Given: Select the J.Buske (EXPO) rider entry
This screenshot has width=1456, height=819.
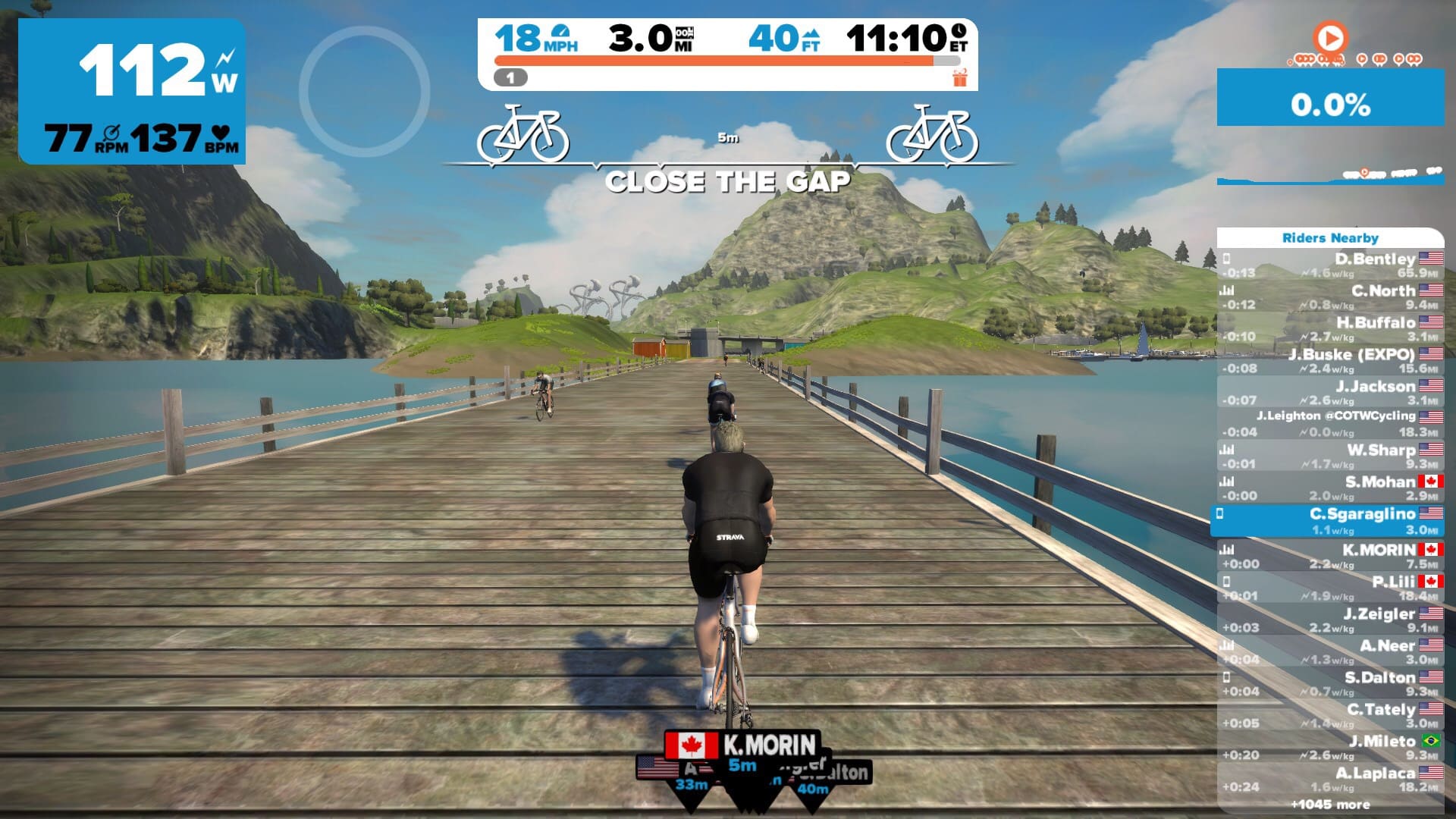Looking at the screenshot, I should [x=1330, y=361].
